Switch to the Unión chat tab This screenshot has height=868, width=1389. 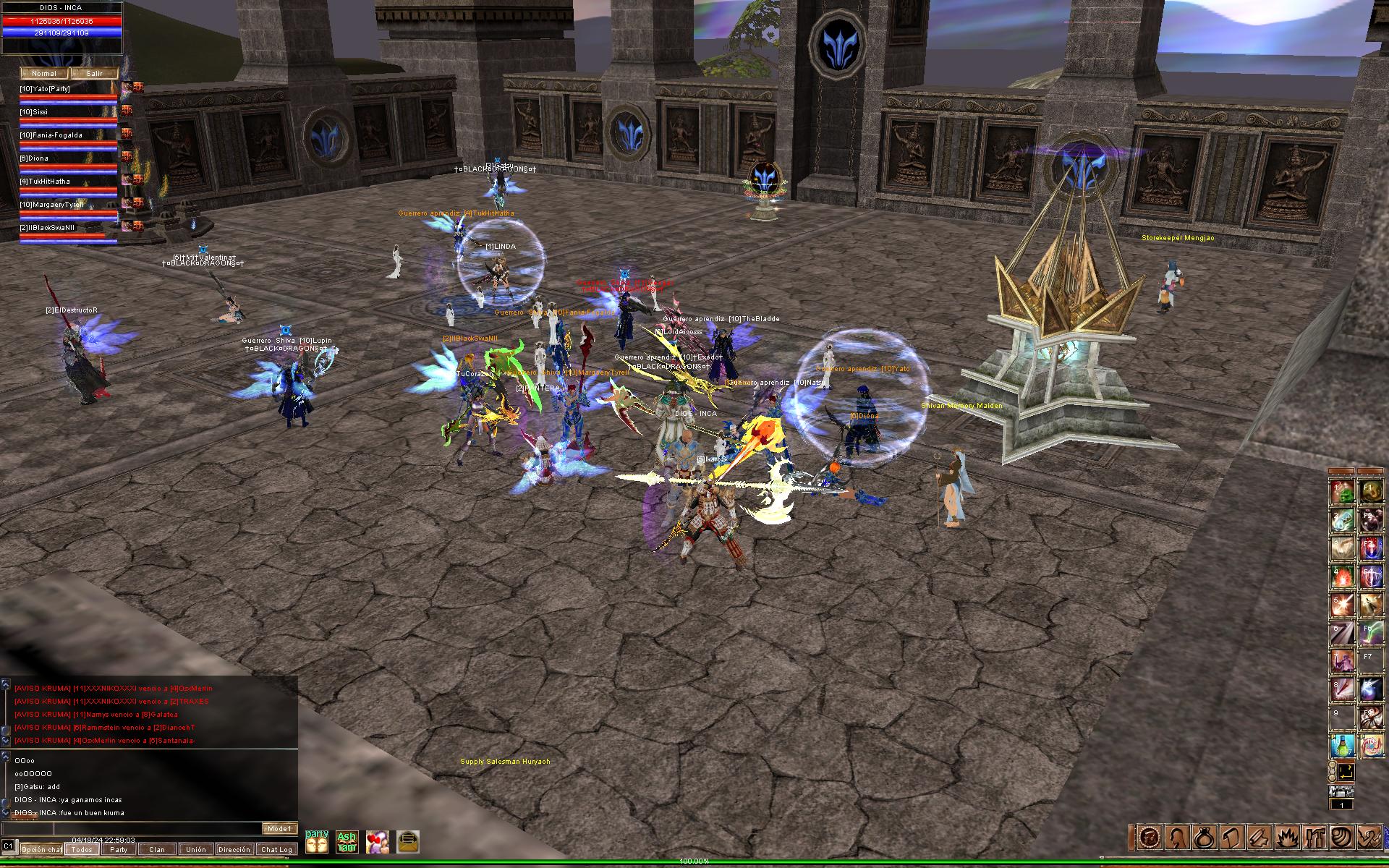click(195, 849)
